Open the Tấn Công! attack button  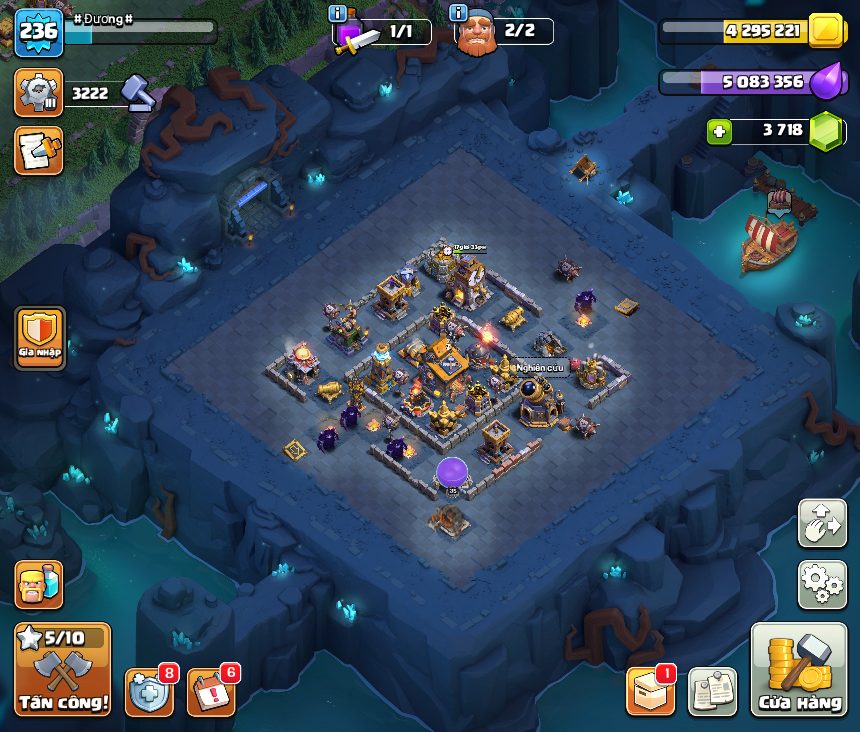[62, 668]
